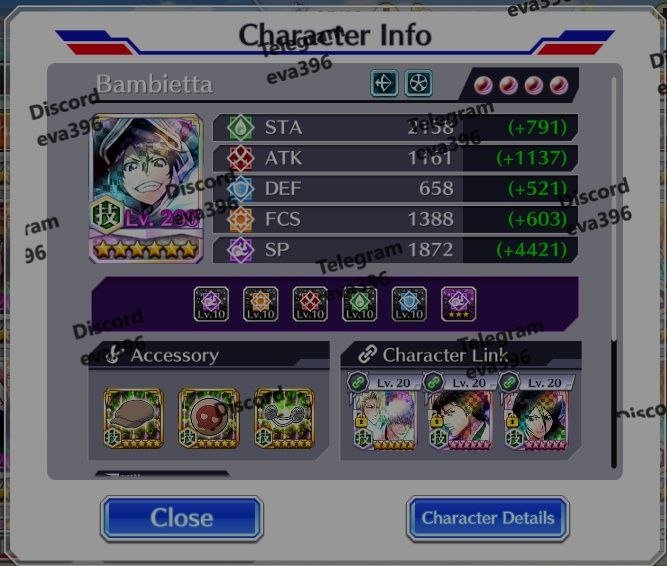Viewport: 667px width, 566px height.
Task: Choose the middle dark-haired character link portrait
Action: (460, 417)
